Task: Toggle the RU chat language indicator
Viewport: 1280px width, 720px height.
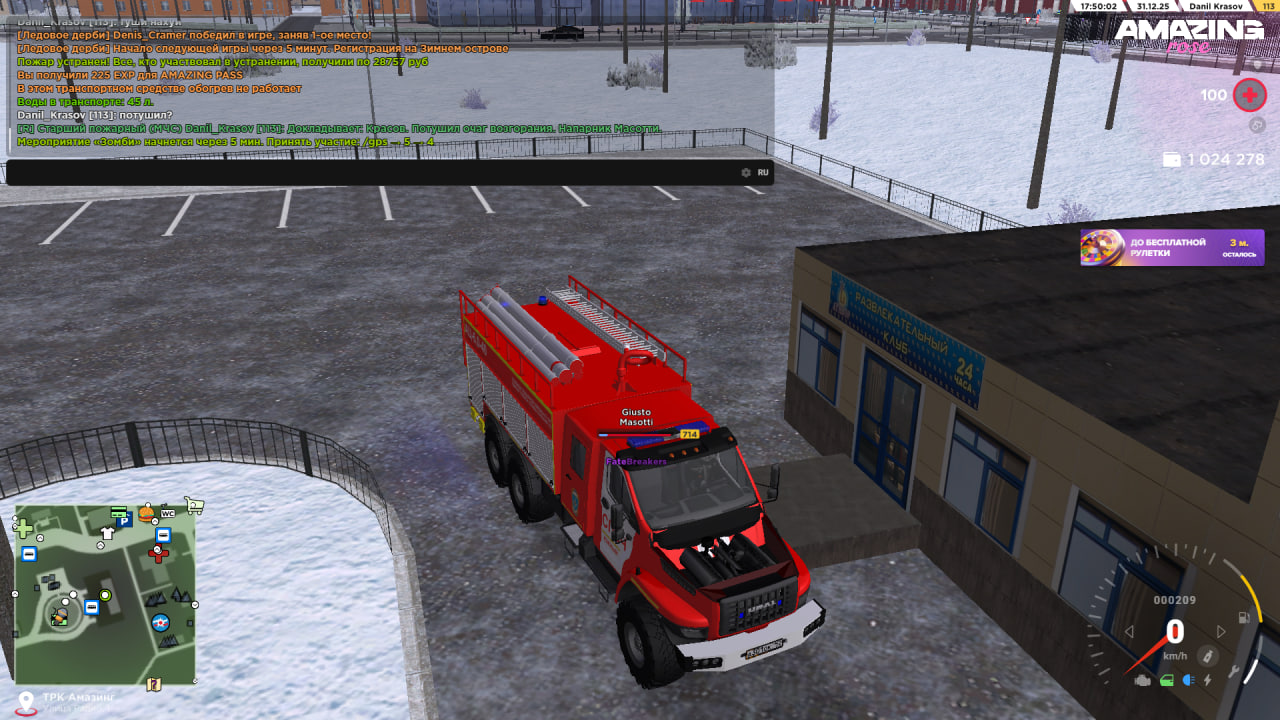Action: coord(763,172)
